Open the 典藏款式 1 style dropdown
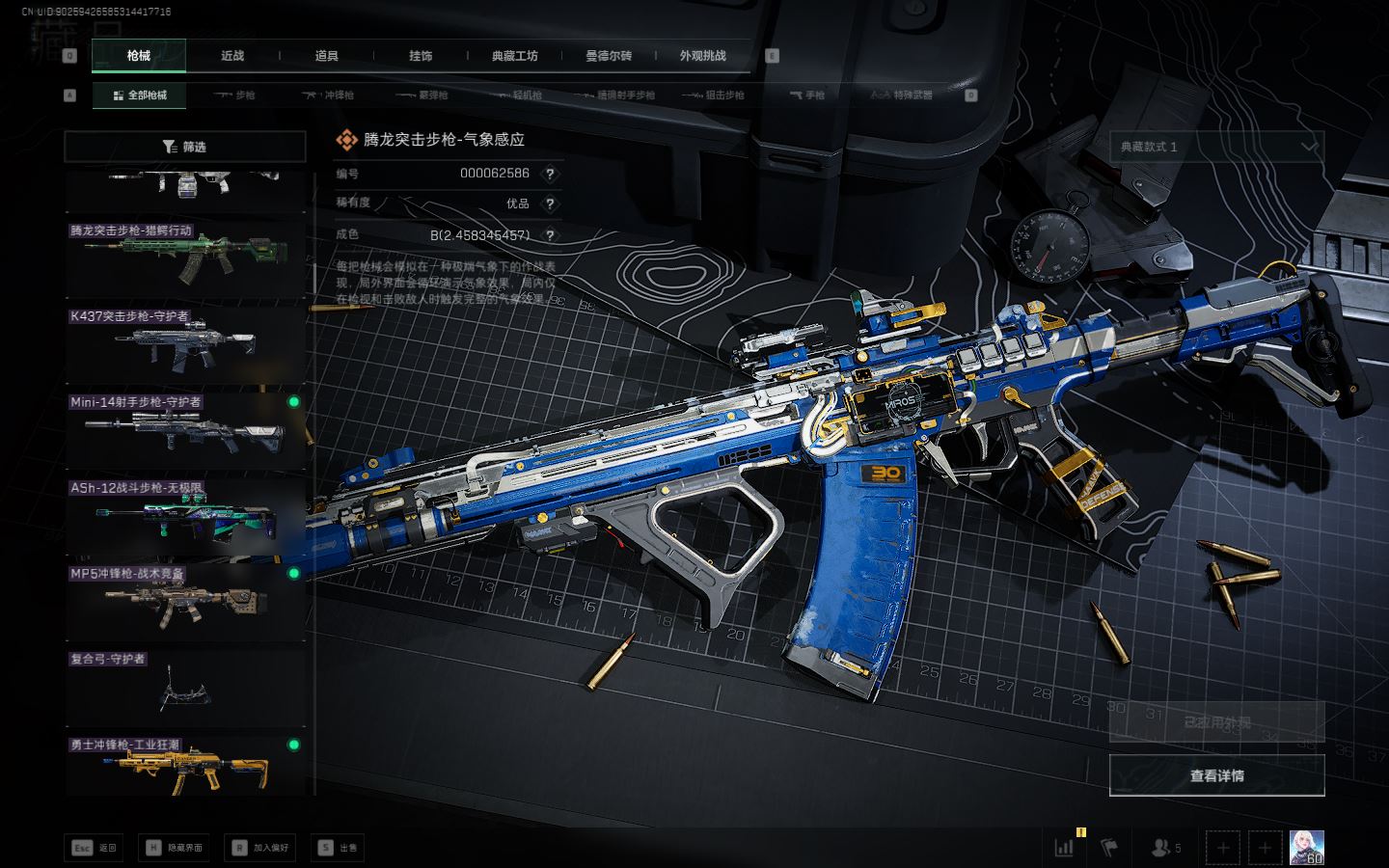 point(1216,147)
